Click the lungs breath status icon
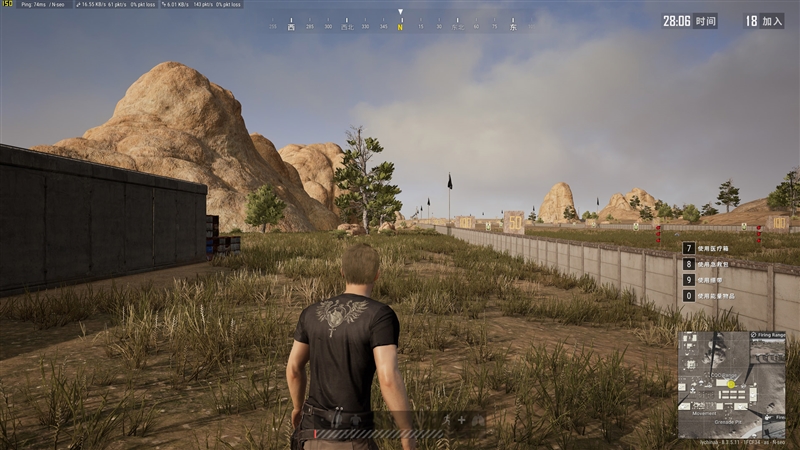The image size is (800, 450). tap(477, 420)
